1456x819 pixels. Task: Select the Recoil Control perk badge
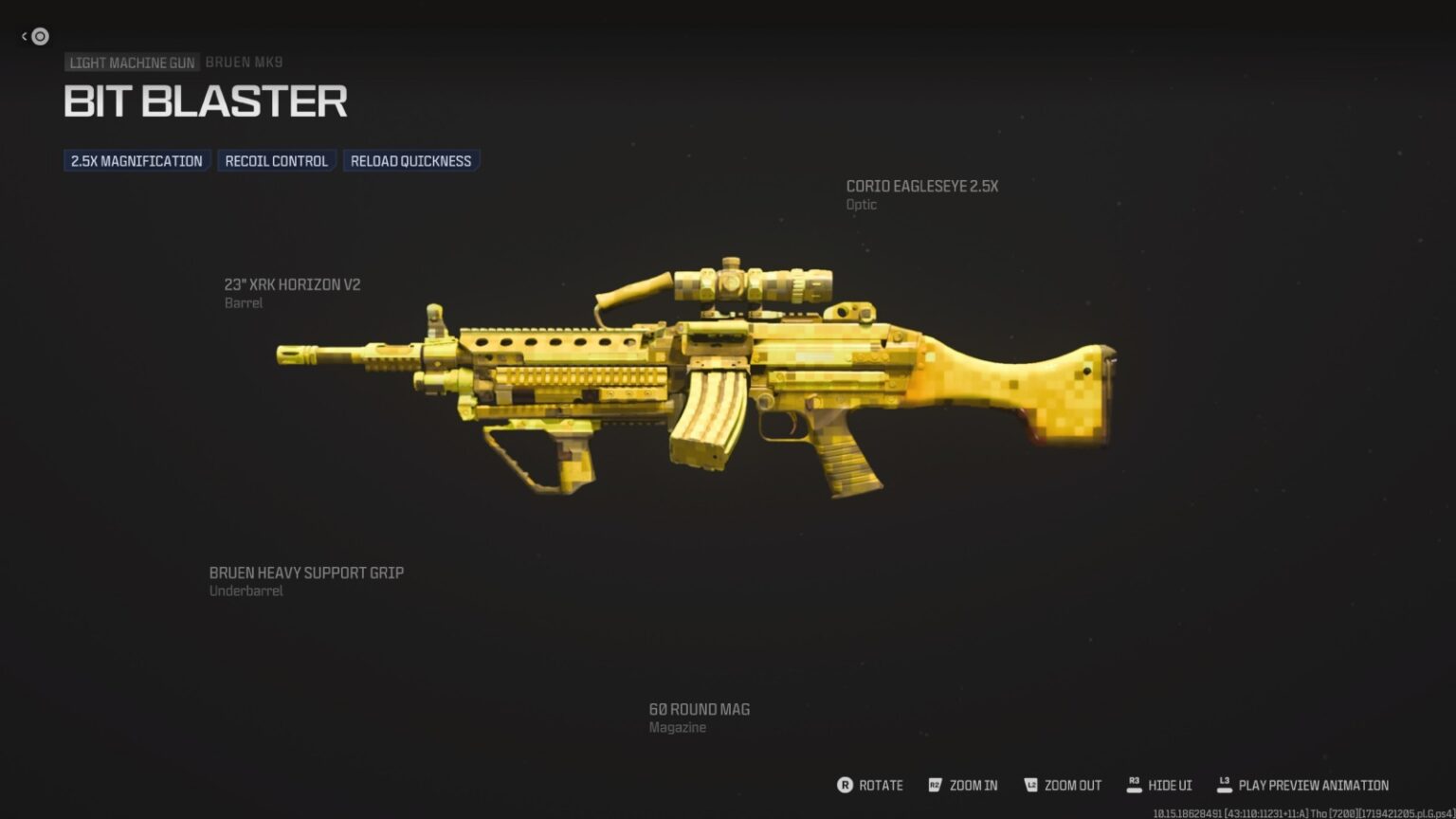pyautogui.click(x=276, y=160)
